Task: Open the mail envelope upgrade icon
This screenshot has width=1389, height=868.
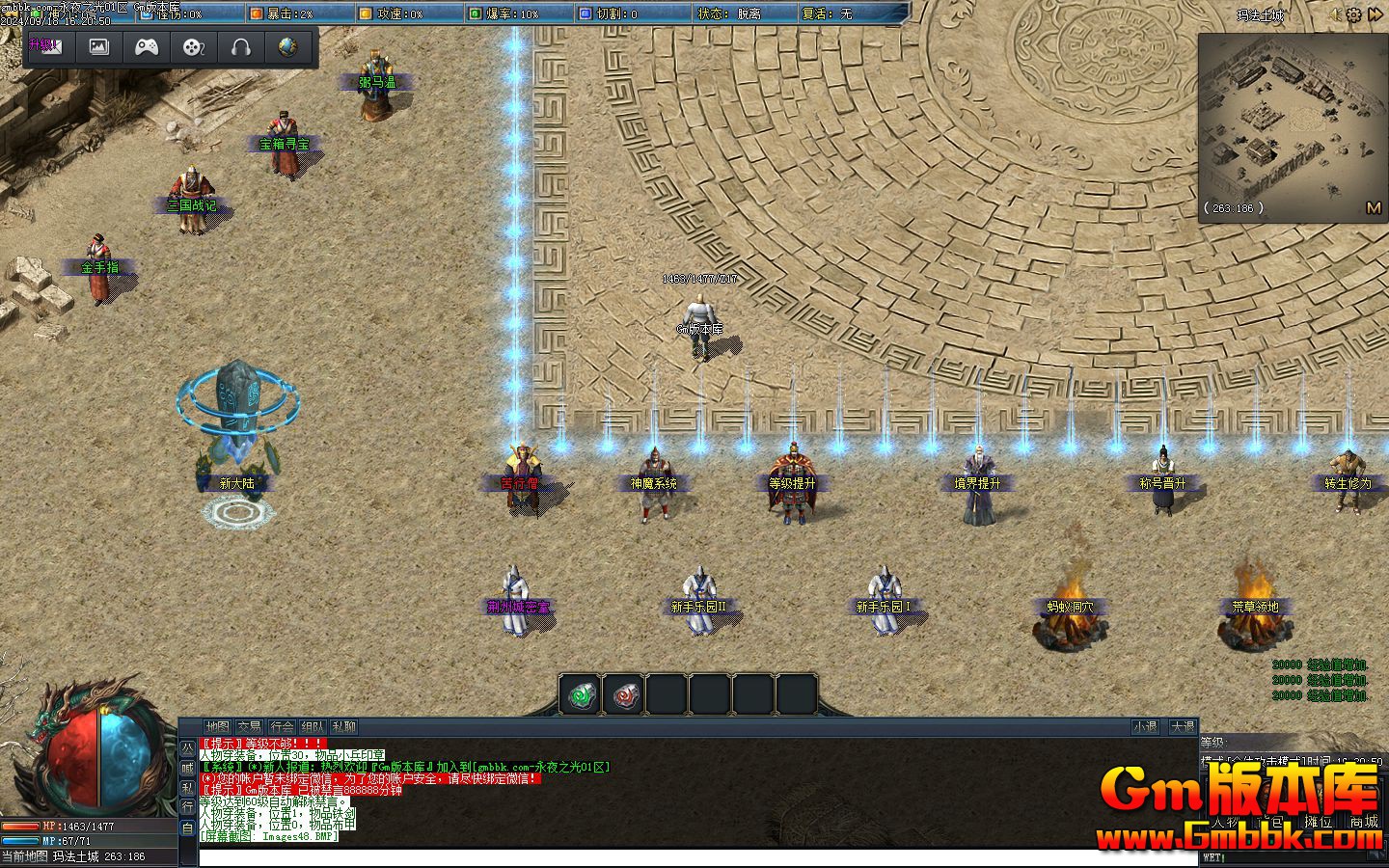Action: click(x=45, y=46)
